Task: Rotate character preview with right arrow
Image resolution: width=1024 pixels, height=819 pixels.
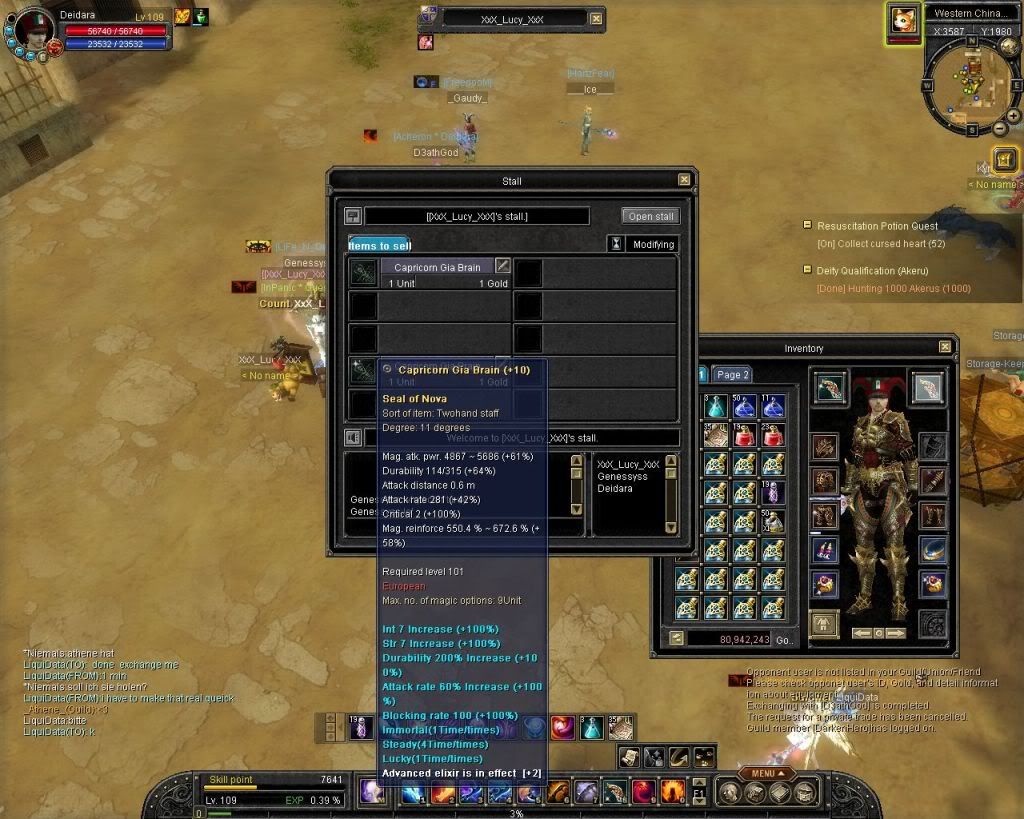Action: coord(896,633)
